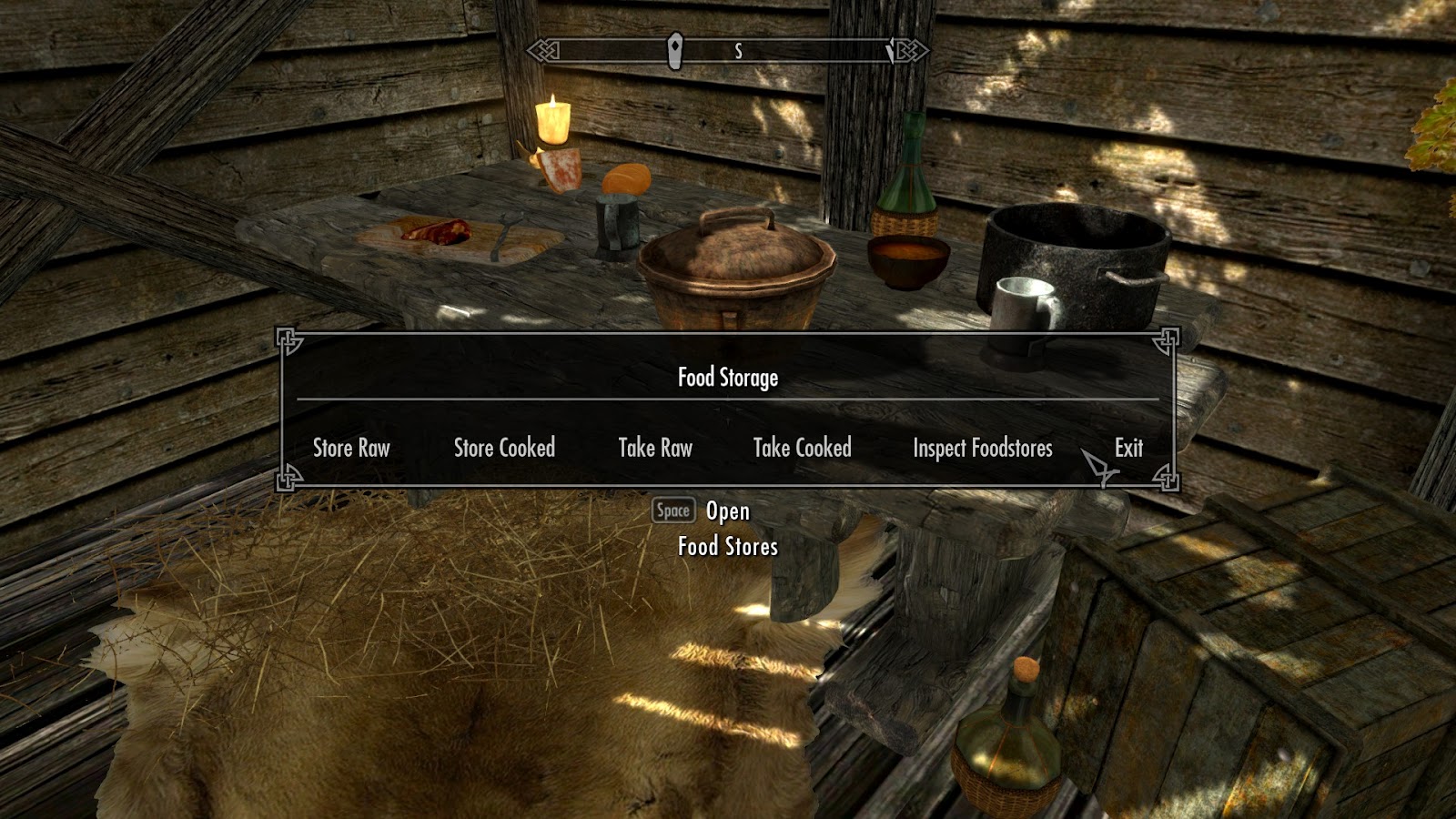Open Inspect Foodstores

click(982, 449)
